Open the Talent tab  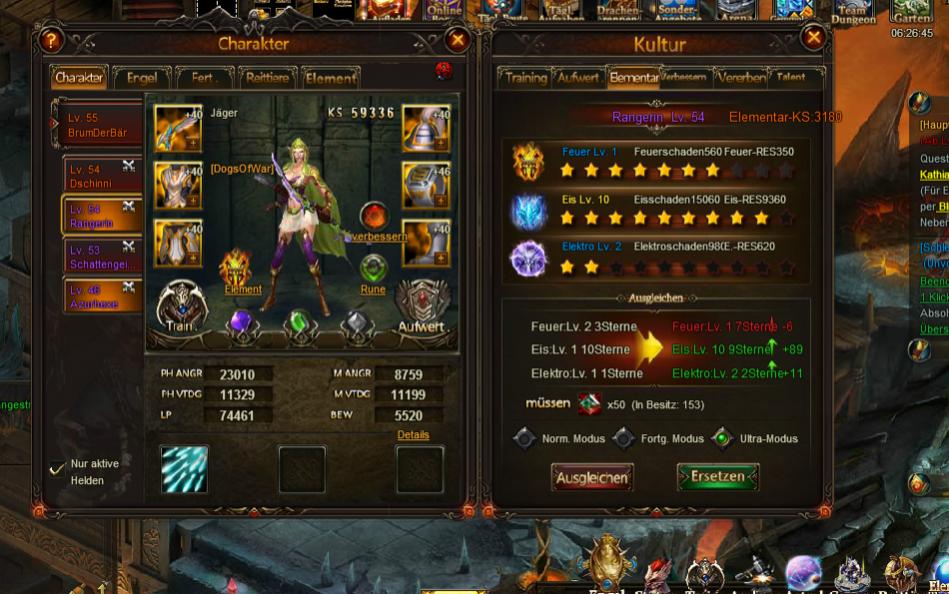tap(791, 78)
